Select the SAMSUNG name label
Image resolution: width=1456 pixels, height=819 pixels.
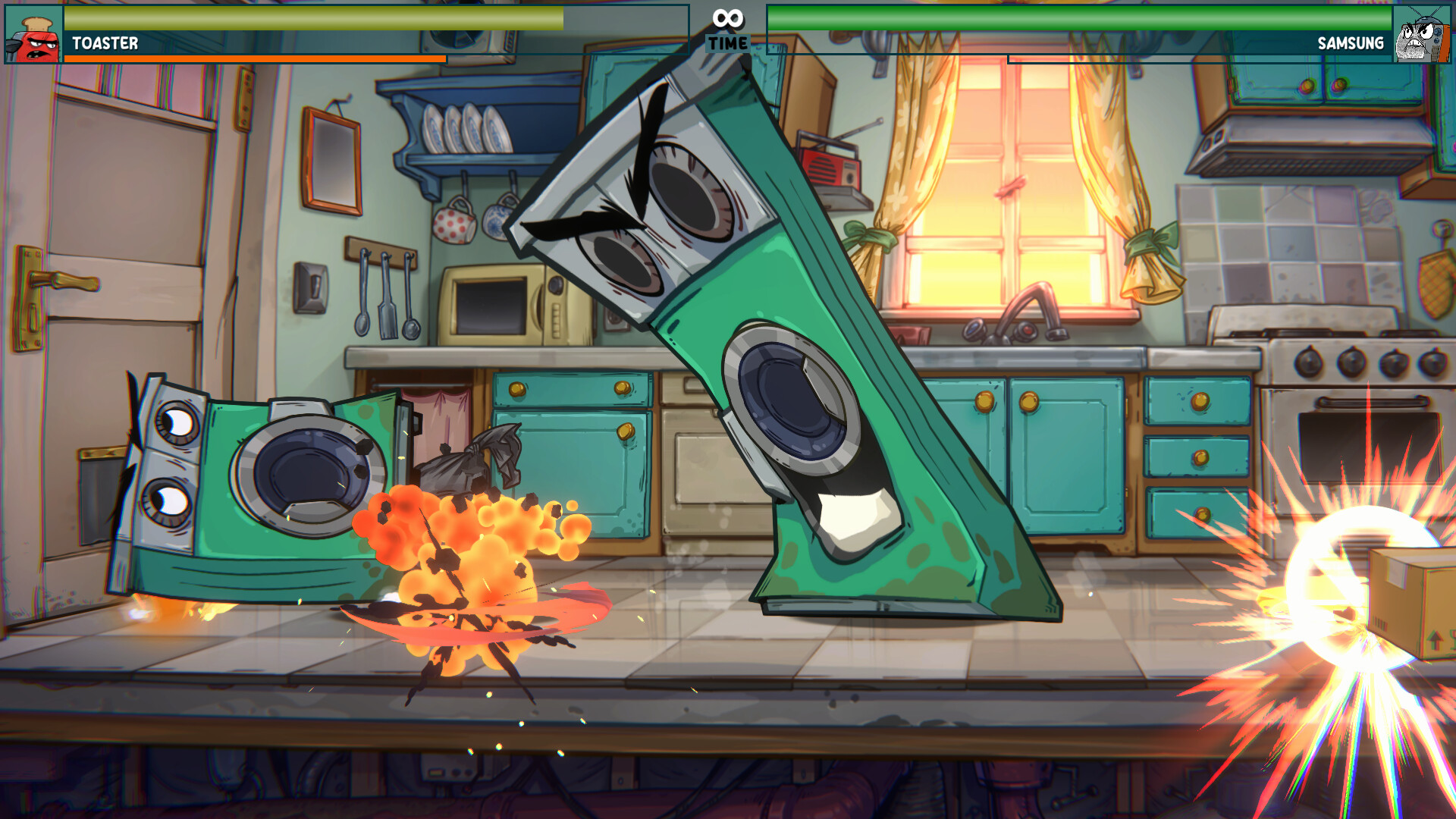click(1352, 43)
